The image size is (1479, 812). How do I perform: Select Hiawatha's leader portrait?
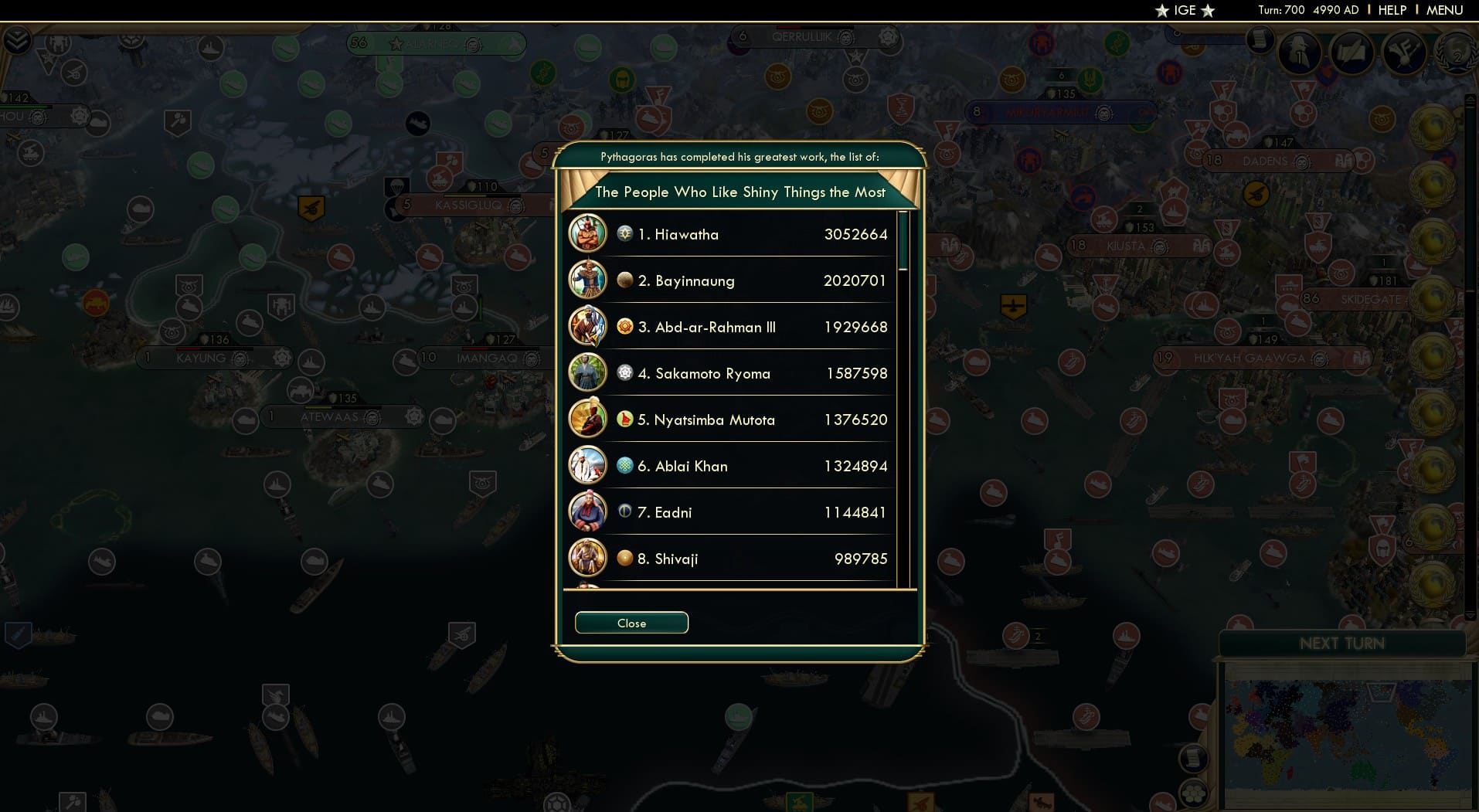588,233
